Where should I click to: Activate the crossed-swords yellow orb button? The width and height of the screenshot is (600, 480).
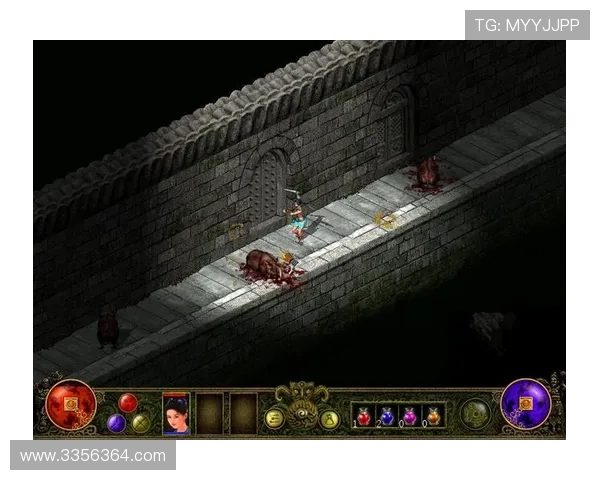click(140, 422)
